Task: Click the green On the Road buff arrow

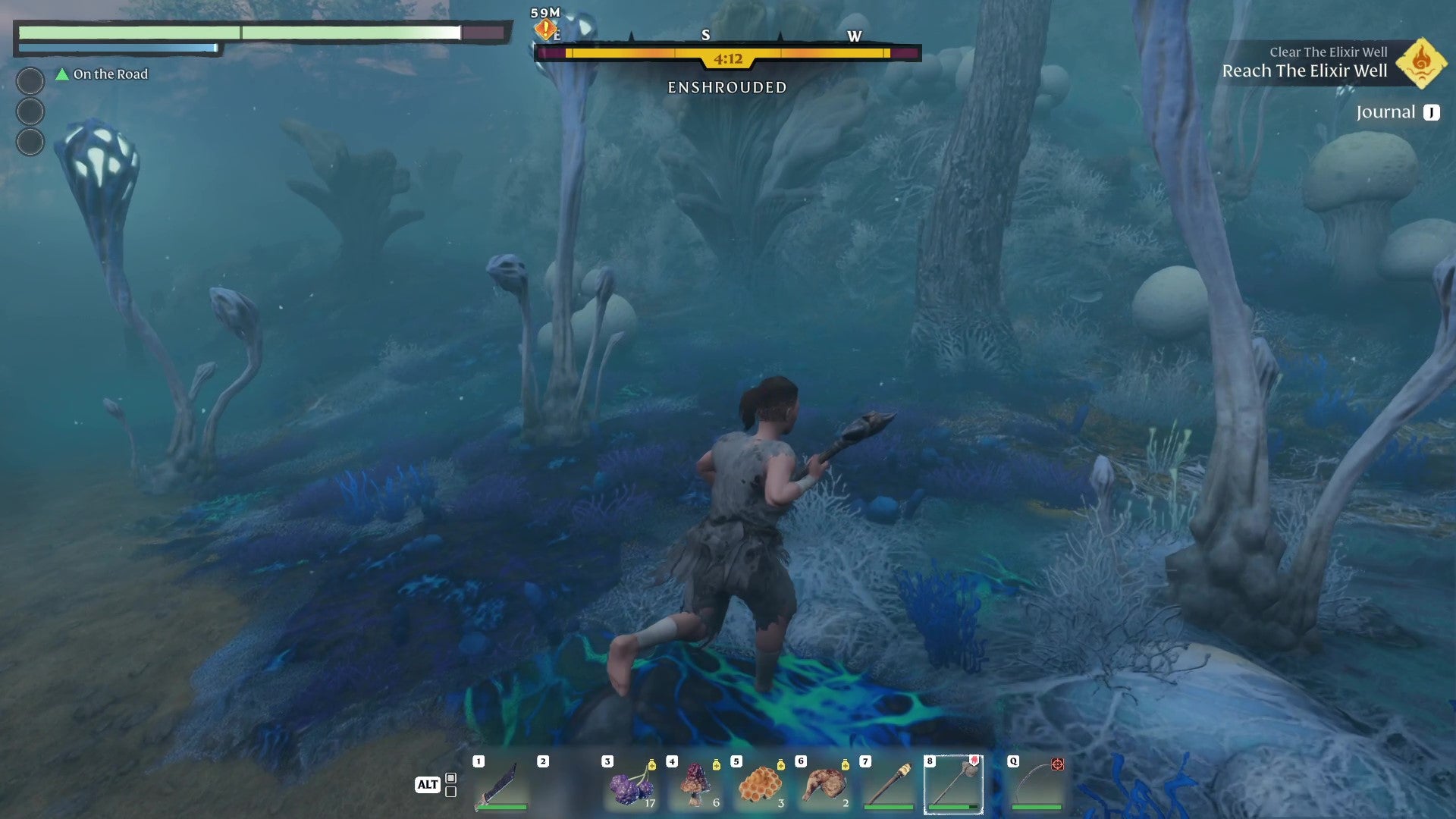Action: (59, 74)
